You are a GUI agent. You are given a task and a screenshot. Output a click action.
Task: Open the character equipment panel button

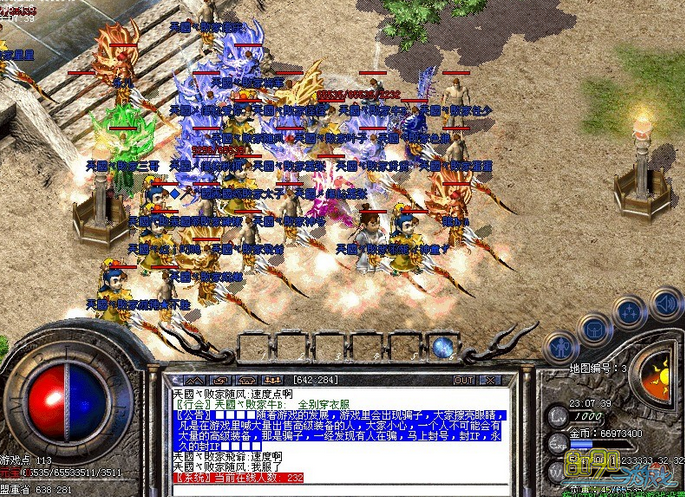[562, 346]
